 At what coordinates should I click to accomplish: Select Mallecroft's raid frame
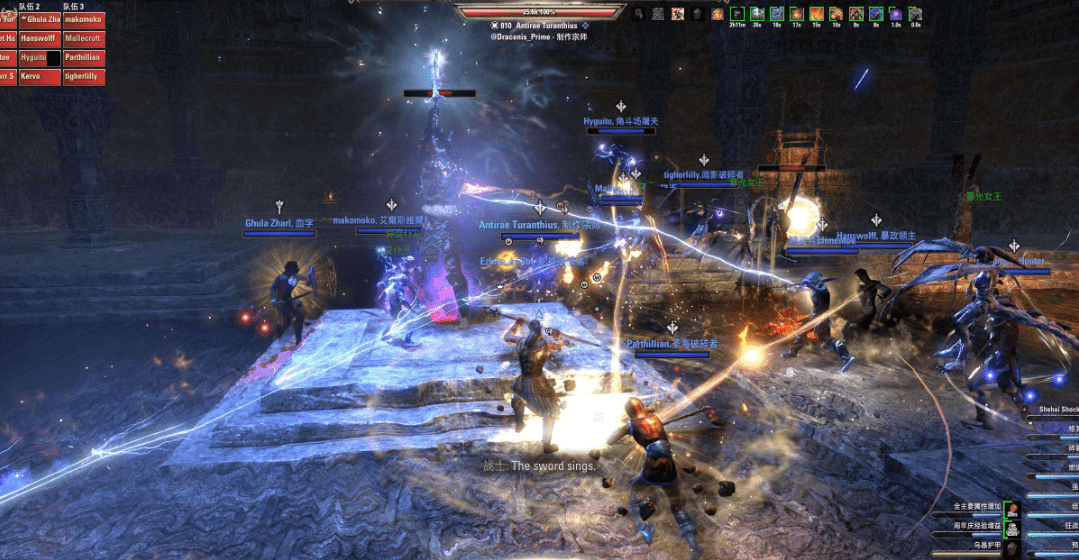tap(84, 38)
